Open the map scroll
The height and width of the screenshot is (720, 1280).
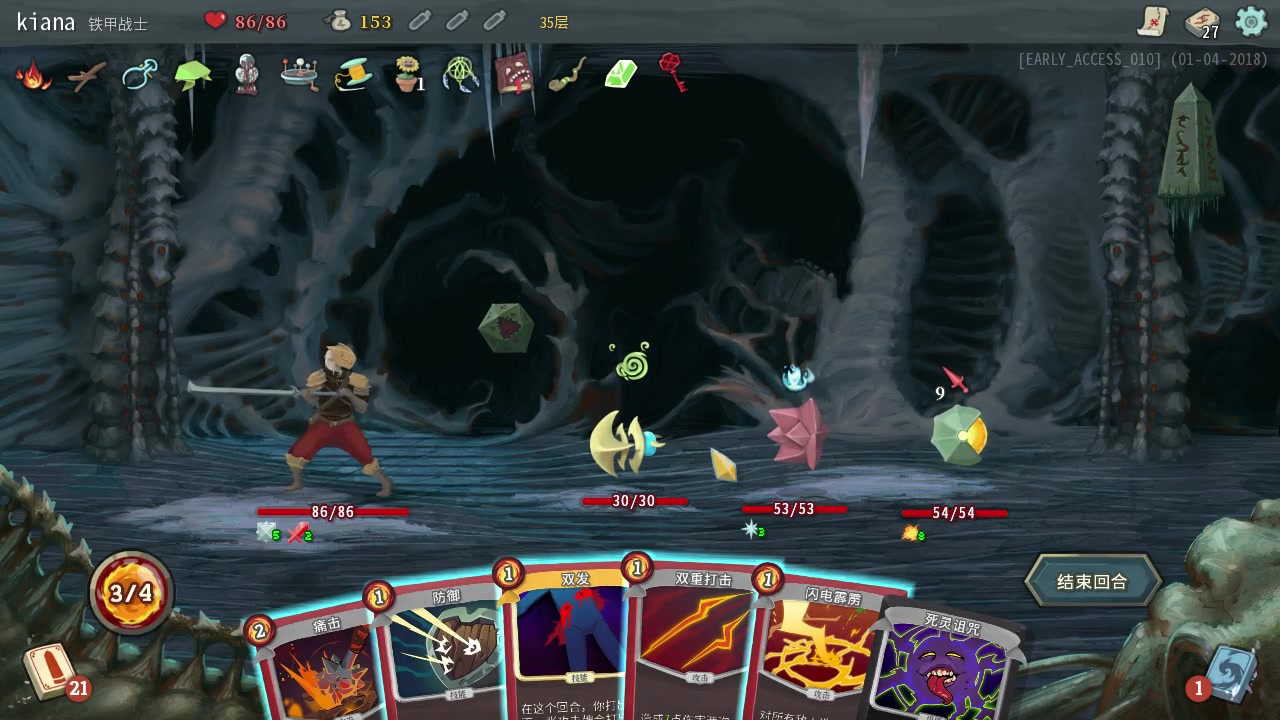[1153, 21]
